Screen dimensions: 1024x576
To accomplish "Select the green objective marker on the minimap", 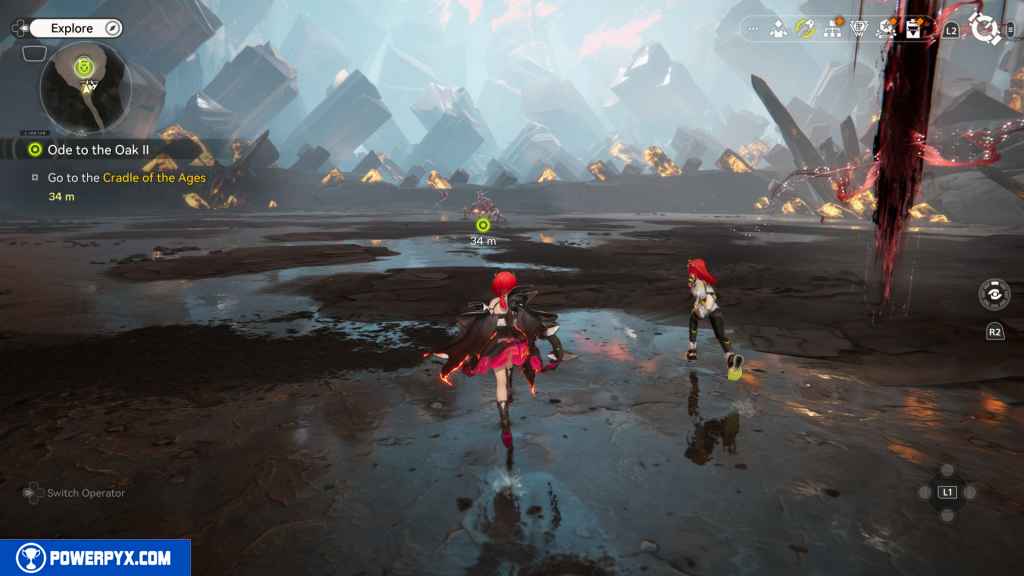I will point(85,67).
